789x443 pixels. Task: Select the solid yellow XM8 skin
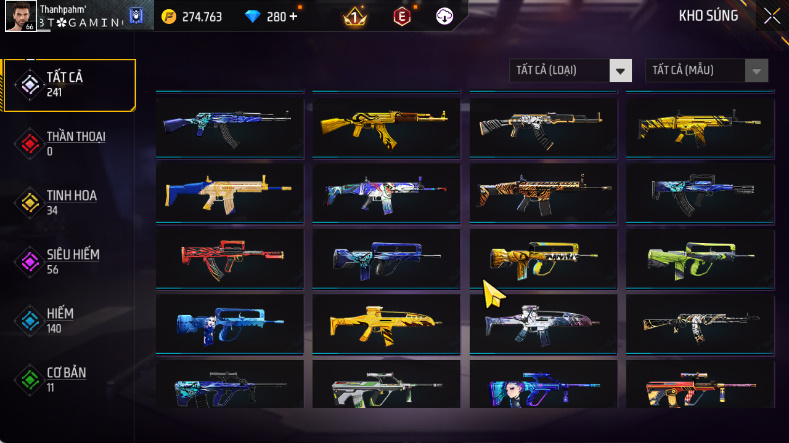pyautogui.click(x=387, y=322)
